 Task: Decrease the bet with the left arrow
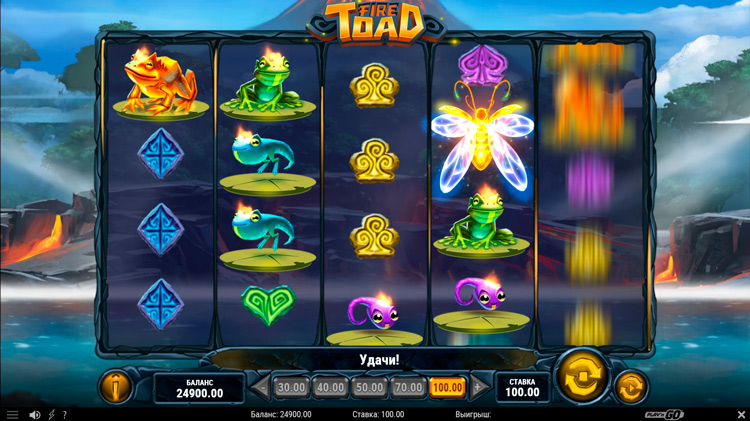coord(262,387)
